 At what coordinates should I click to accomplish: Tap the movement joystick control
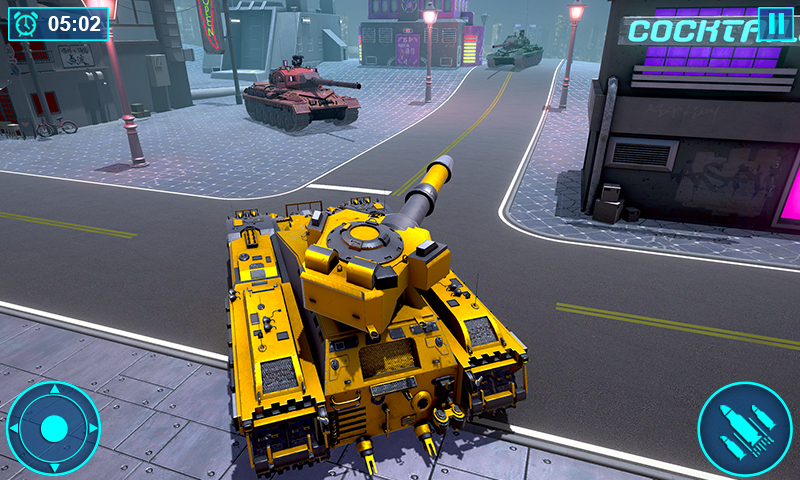pos(54,428)
